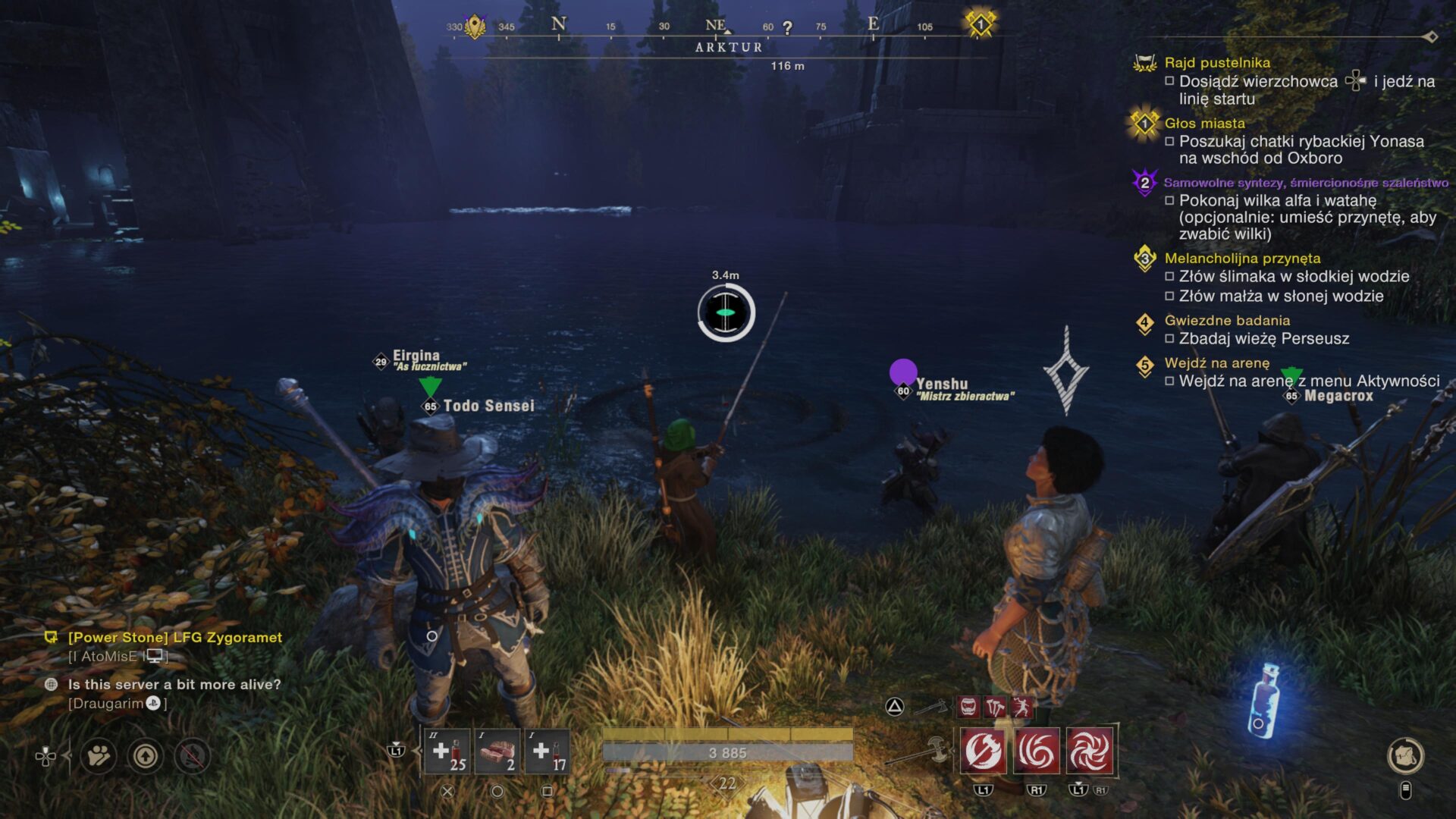Screen dimensions: 1456x819
Task: Select the health potion slot with 25
Action: pos(447,752)
